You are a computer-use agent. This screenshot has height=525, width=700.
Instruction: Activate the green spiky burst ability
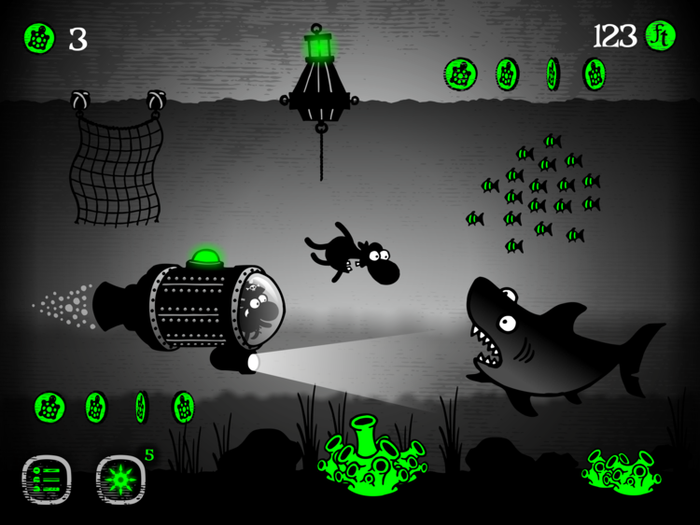[x=120, y=479]
